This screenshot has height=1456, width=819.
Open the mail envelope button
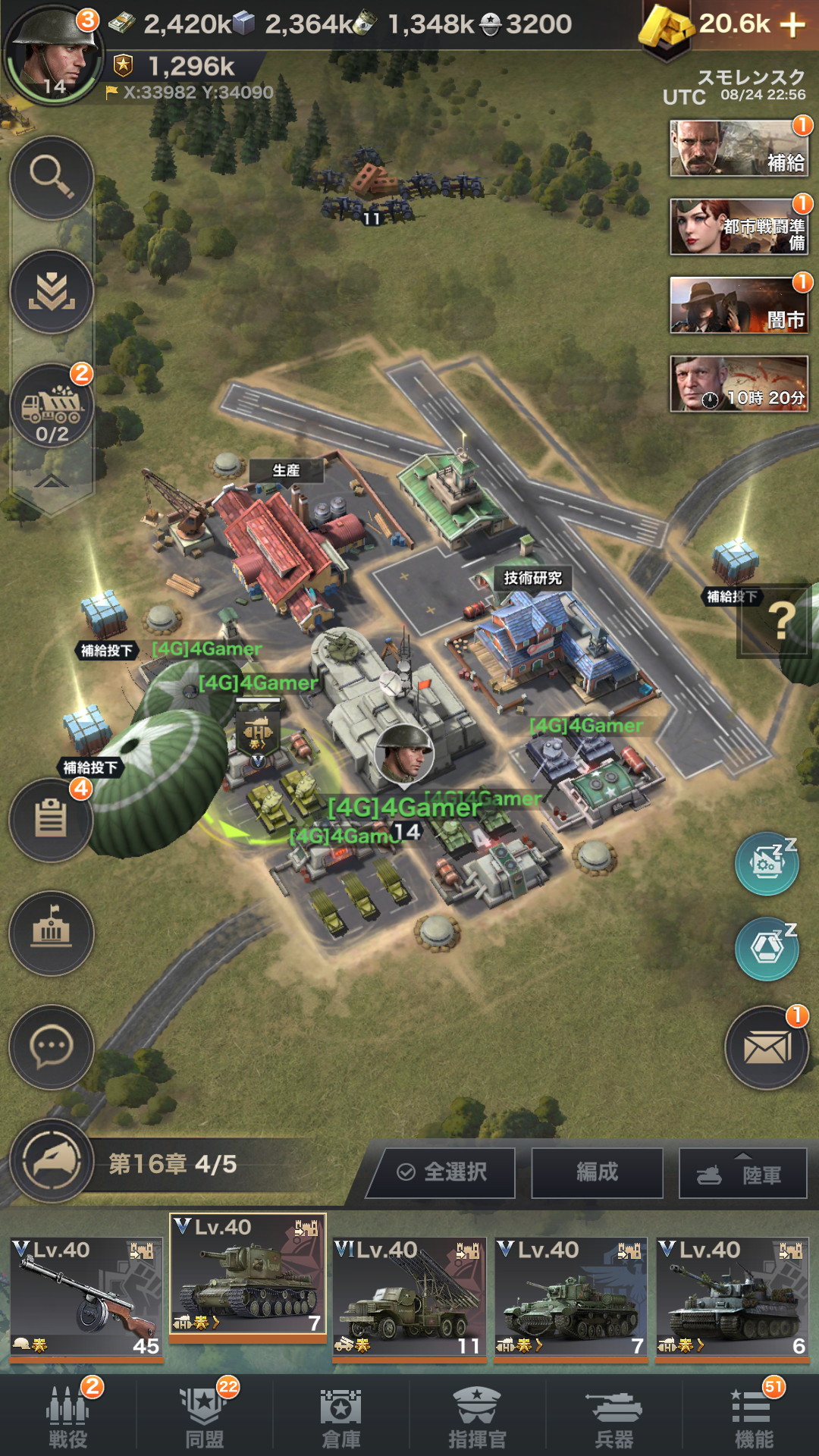coord(767,1048)
